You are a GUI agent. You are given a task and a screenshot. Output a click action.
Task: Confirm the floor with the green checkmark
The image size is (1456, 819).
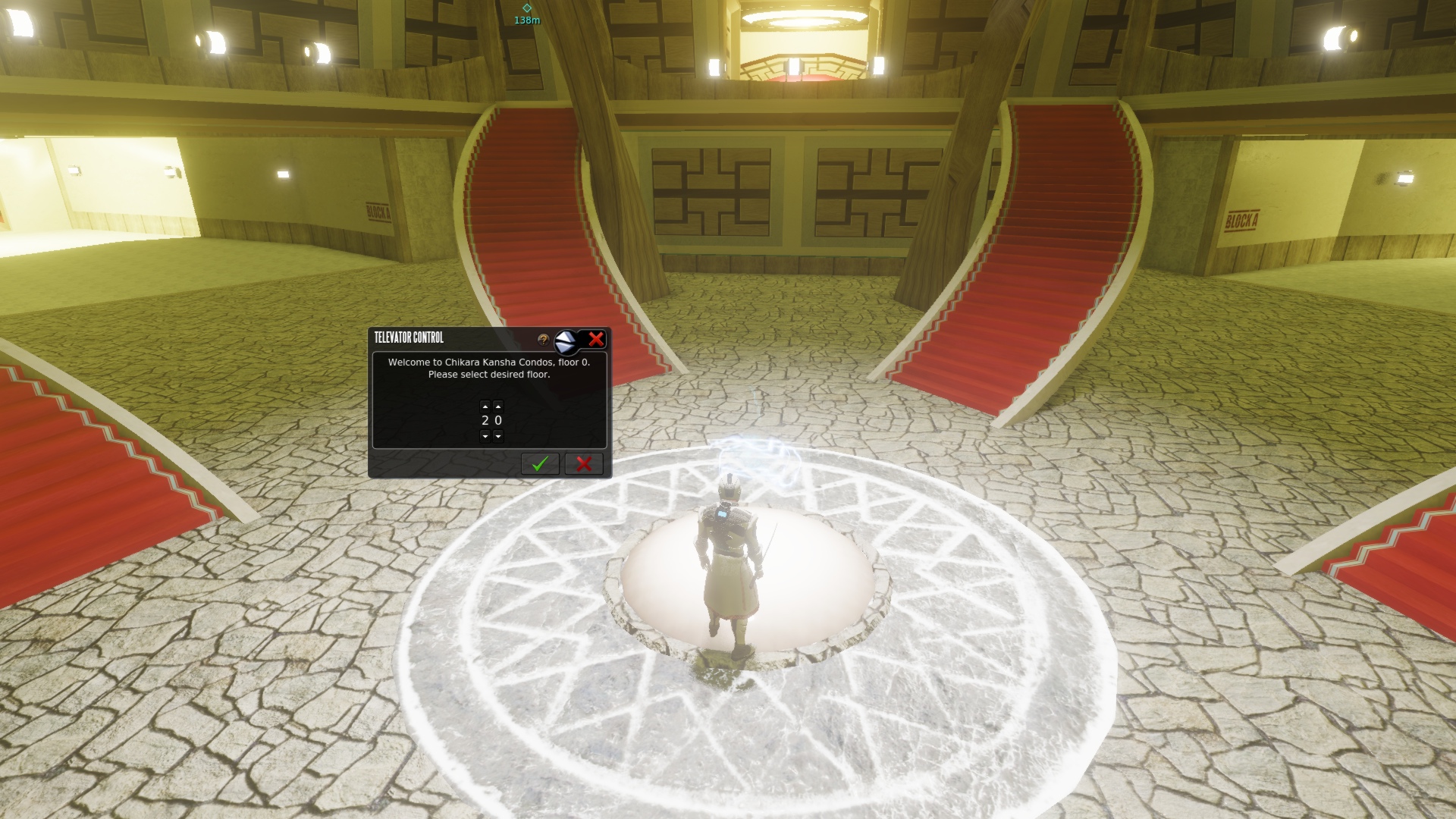tap(540, 463)
